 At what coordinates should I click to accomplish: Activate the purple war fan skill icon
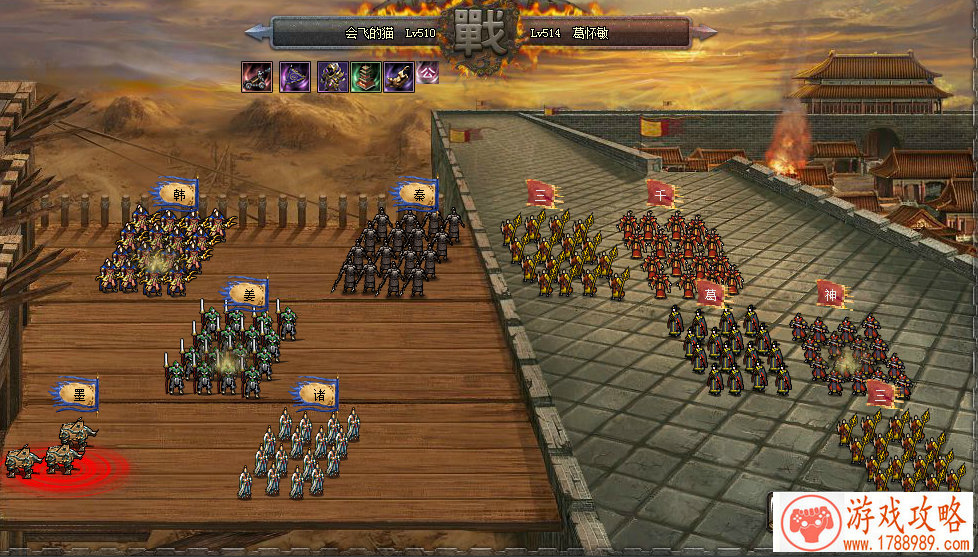click(294, 76)
